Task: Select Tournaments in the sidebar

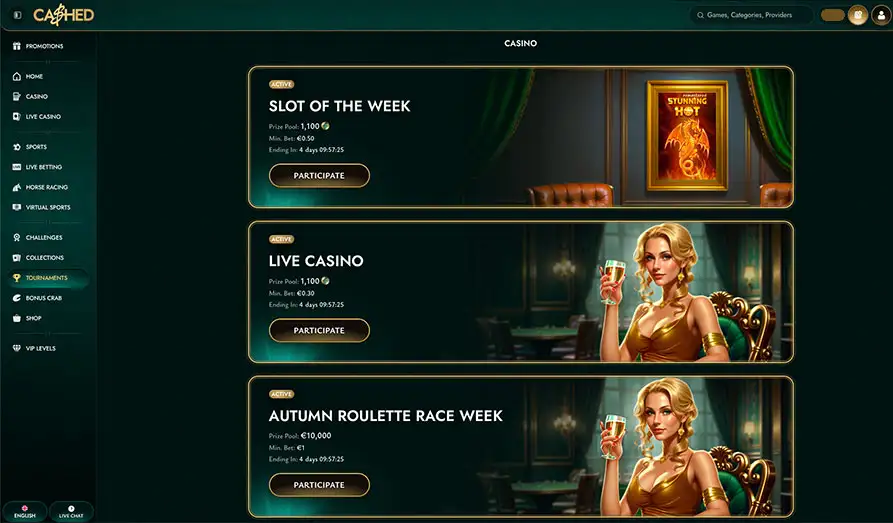Action: click(46, 278)
